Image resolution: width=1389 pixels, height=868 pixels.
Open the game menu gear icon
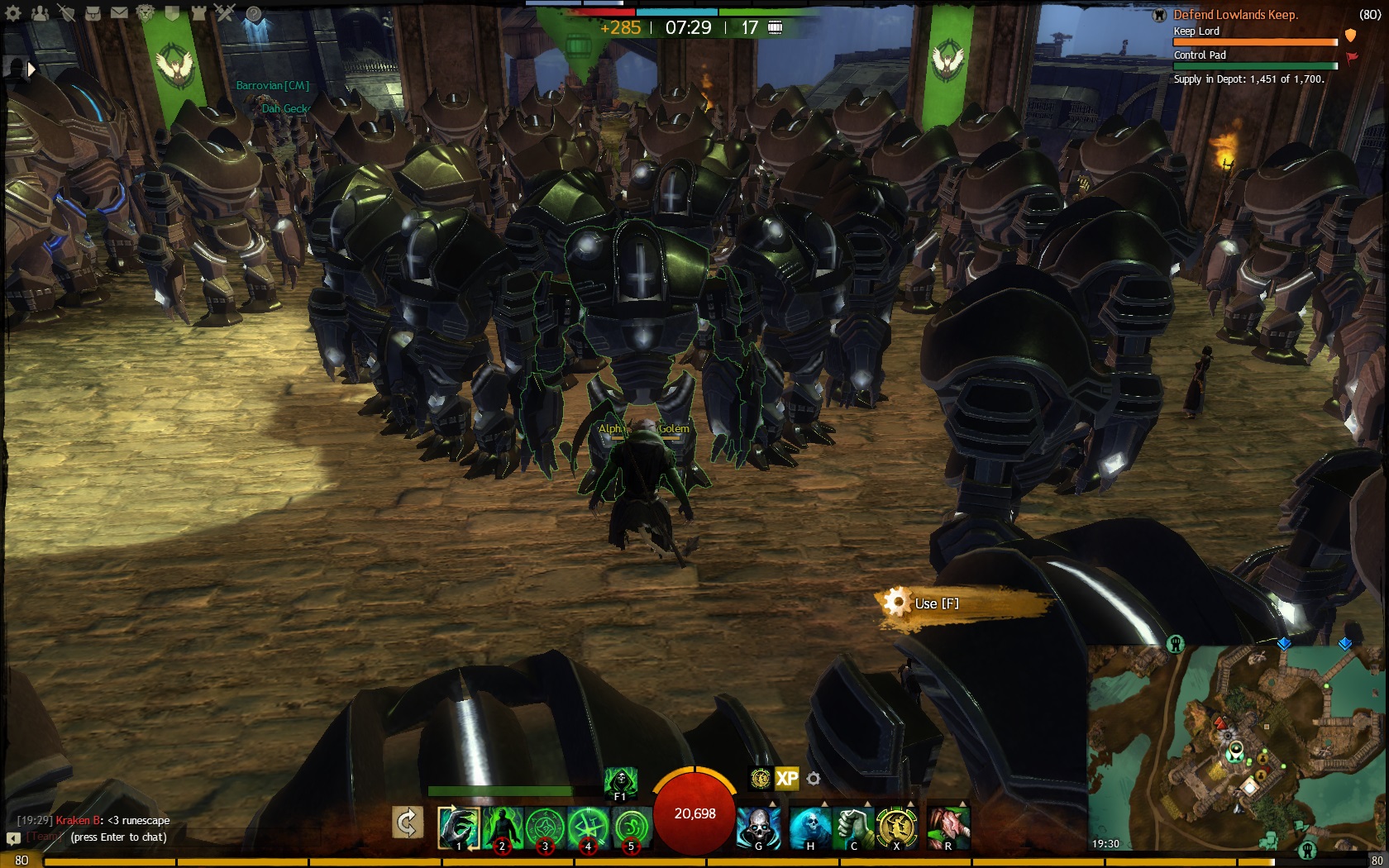14,13
